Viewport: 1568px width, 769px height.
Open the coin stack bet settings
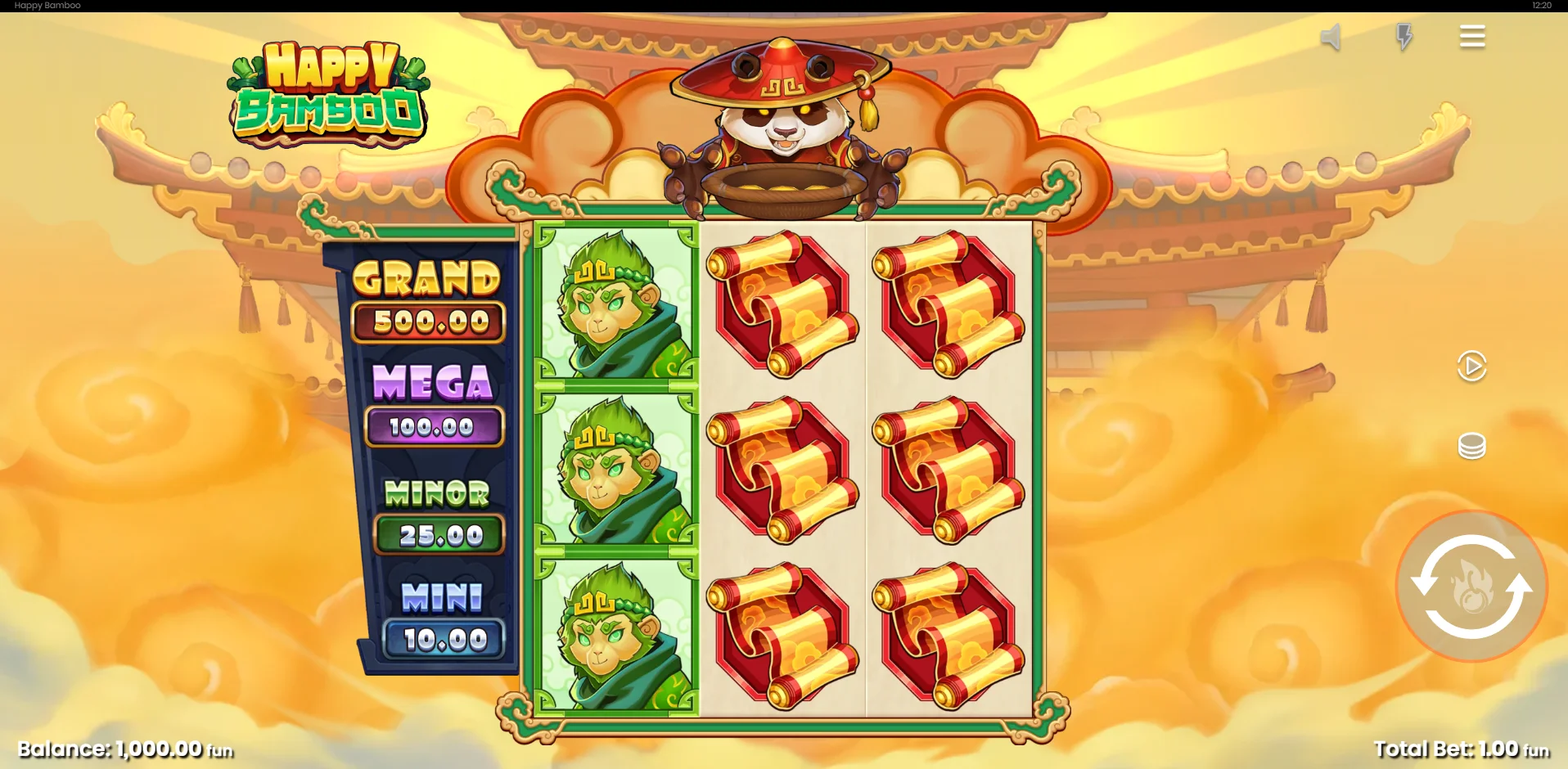tap(1471, 446)
